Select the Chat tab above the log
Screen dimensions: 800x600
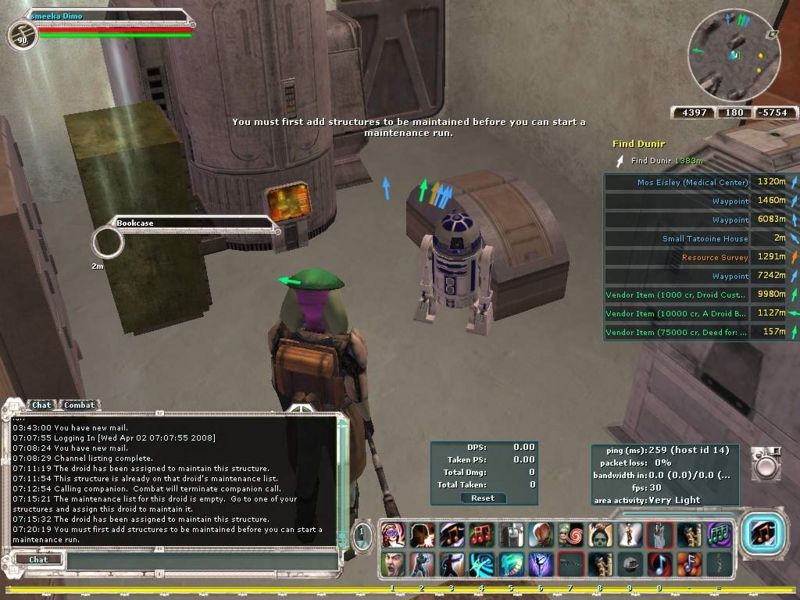(41, 405)
